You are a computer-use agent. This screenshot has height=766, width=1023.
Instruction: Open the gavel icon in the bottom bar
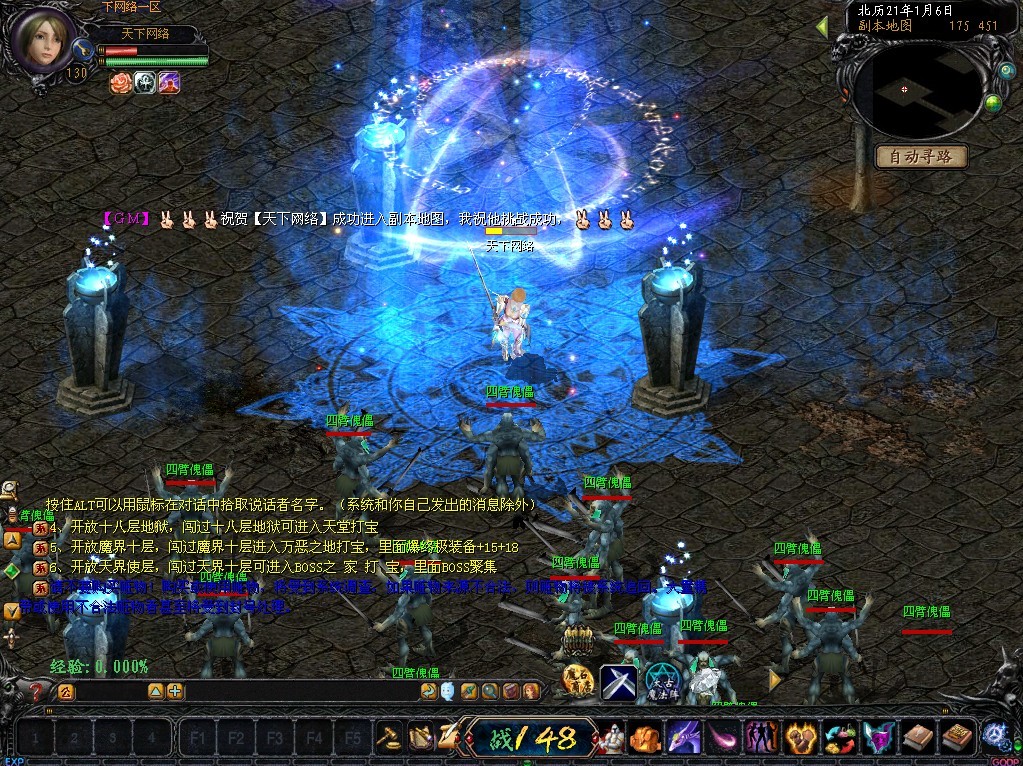click(389, 738)
